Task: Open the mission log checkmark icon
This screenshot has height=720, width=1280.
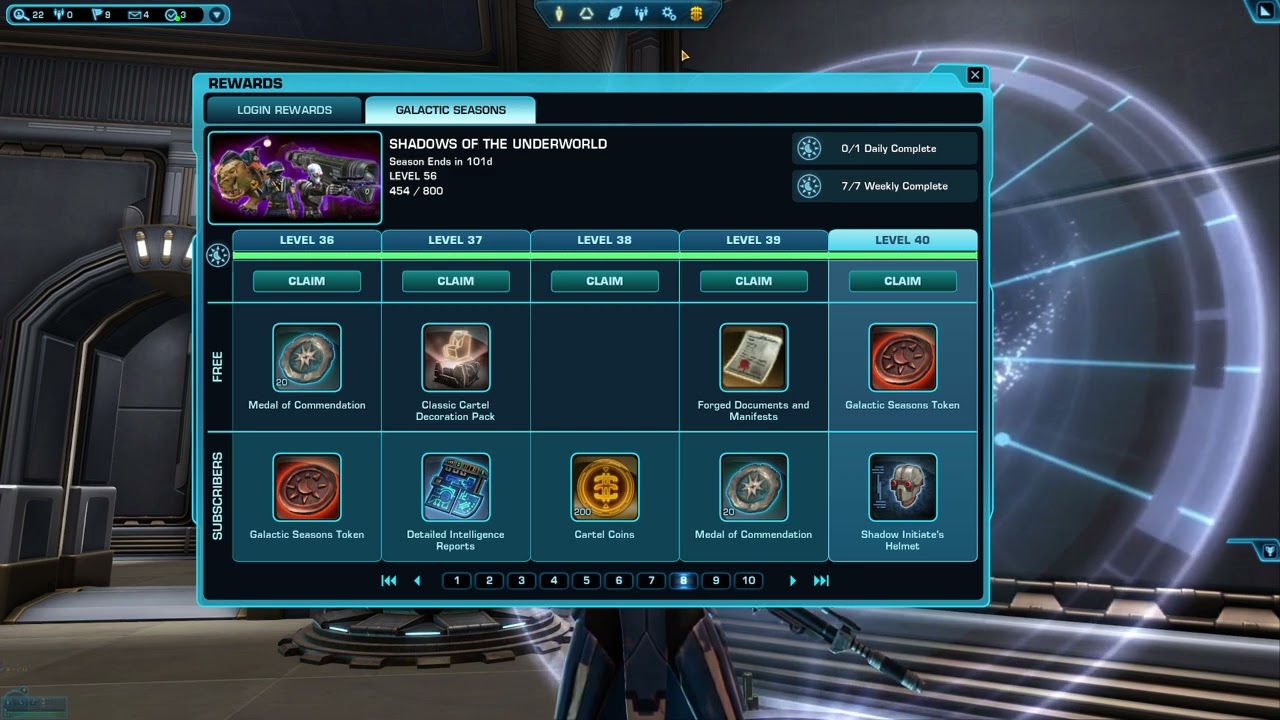Action: [169, 15]
